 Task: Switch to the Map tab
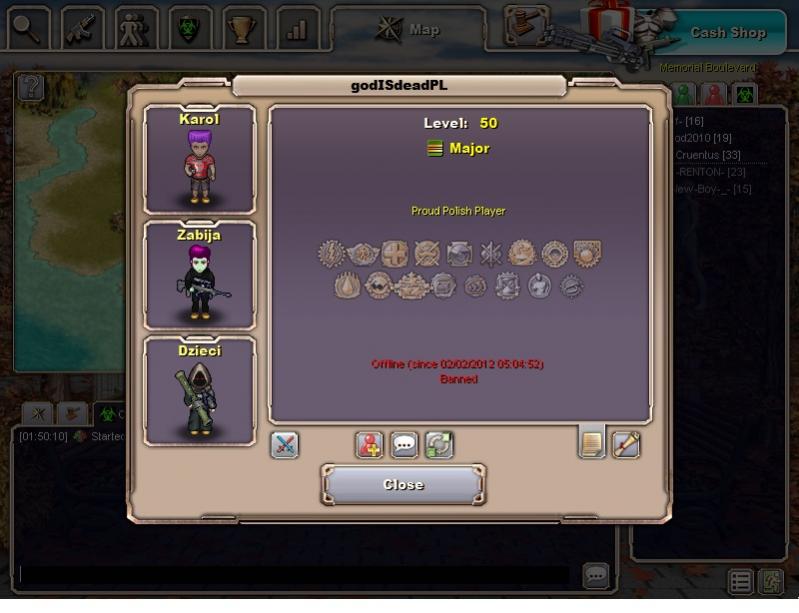pos(408,30)
